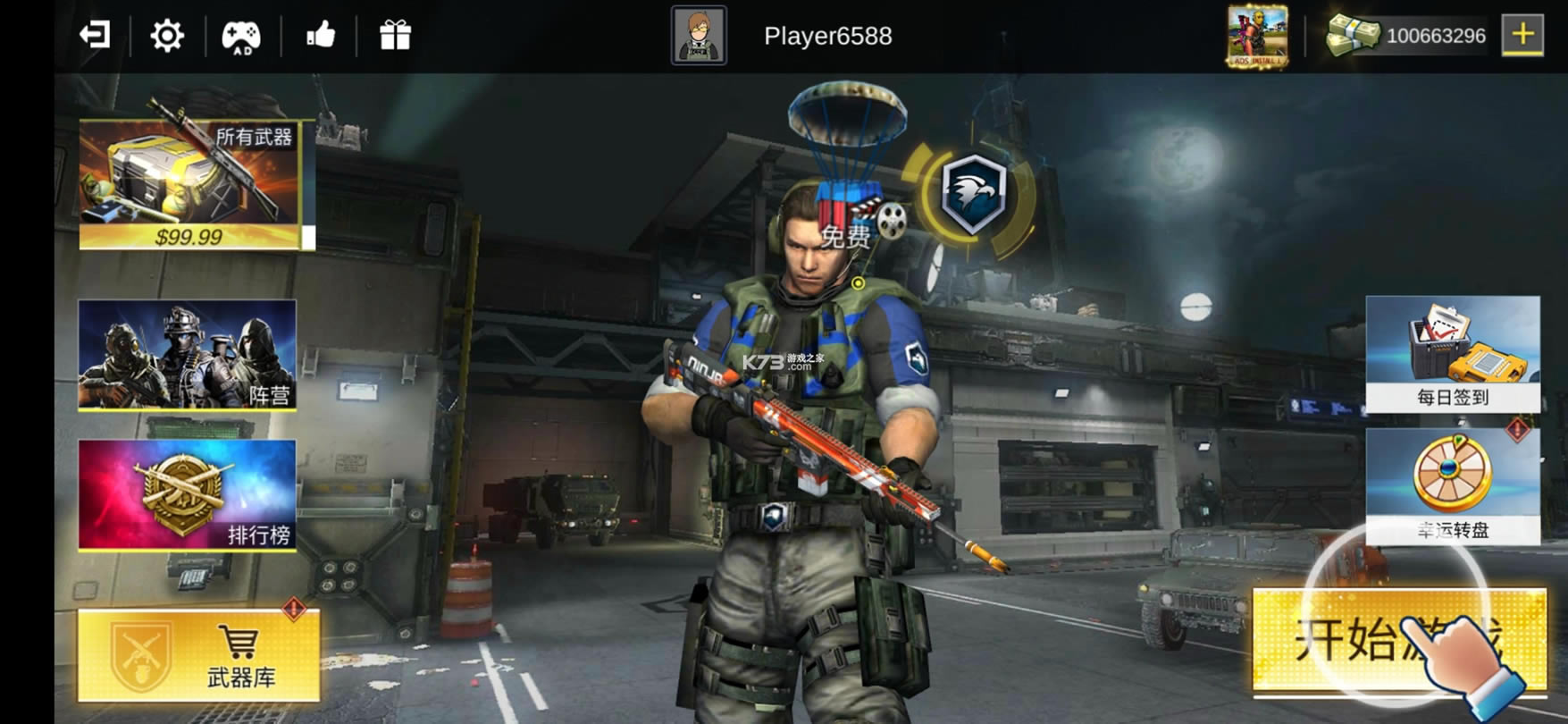Open the gear settings menu
Viewport: 1568px width, 724px height.
coord(167,36)
